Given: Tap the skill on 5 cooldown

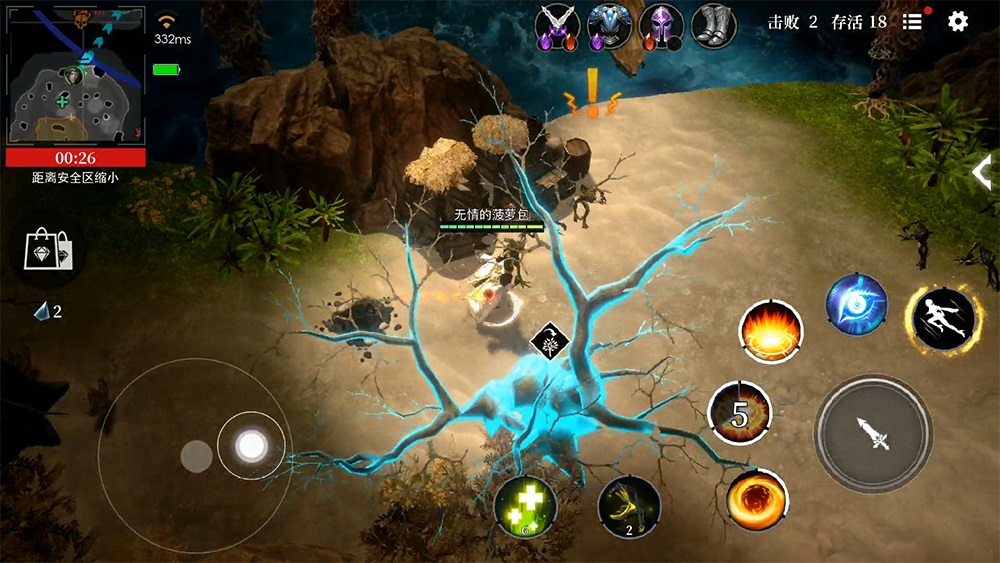Looking at the screenshot, I should tap(739, 414).
